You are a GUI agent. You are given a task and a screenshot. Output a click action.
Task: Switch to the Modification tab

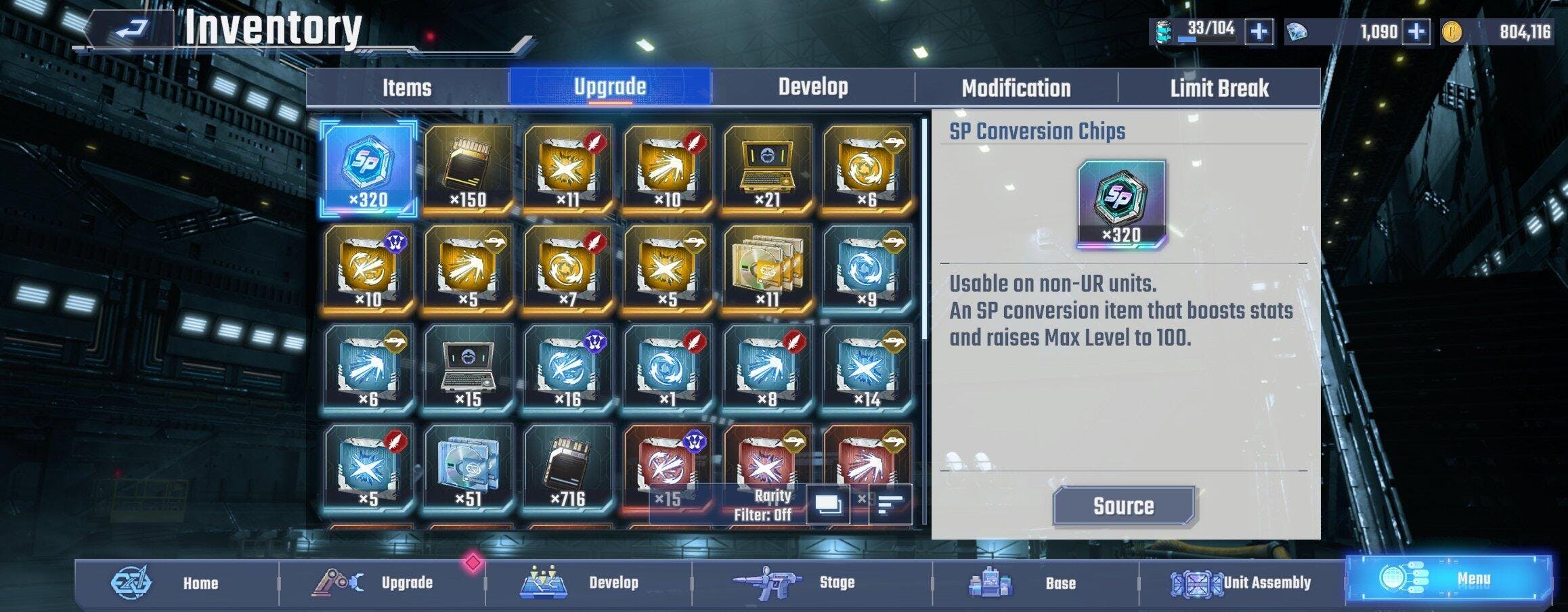(x=1016, y=88)
